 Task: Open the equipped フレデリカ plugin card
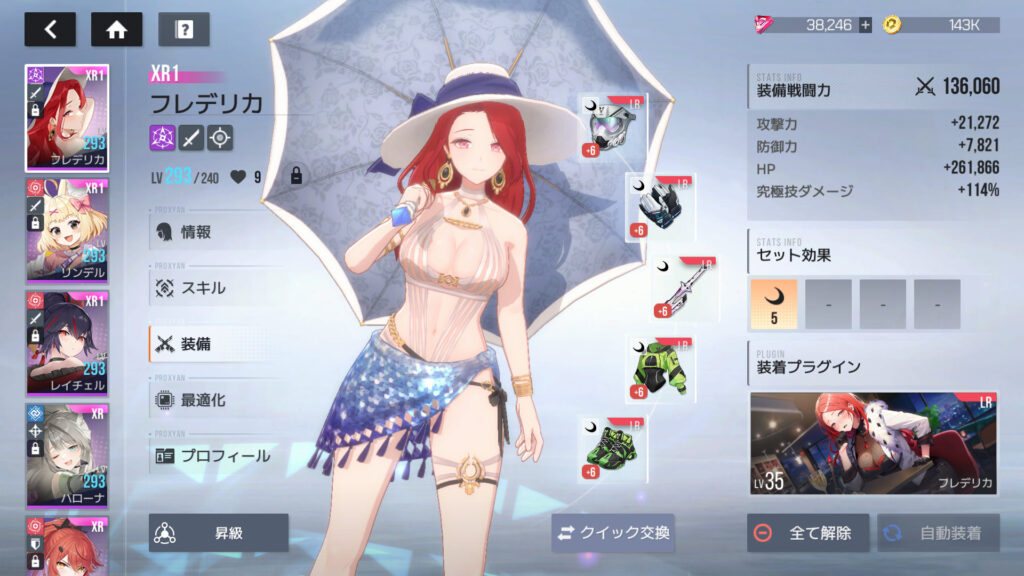pyautogui.click(x=874, y=444)
